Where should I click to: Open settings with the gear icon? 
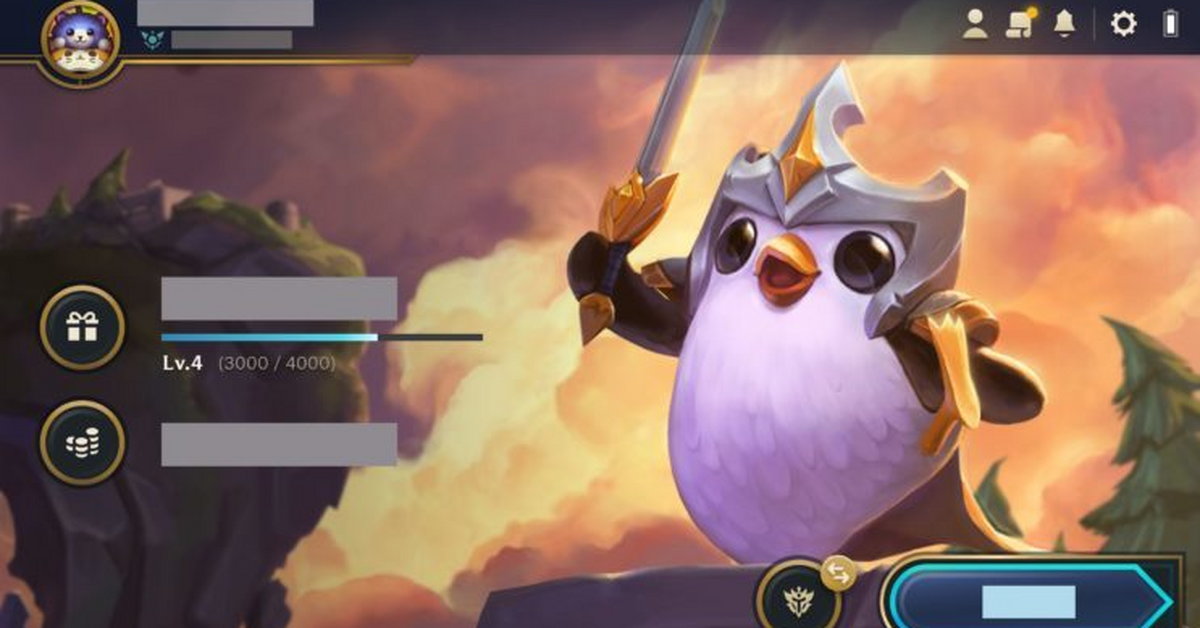pos(1124,24)
